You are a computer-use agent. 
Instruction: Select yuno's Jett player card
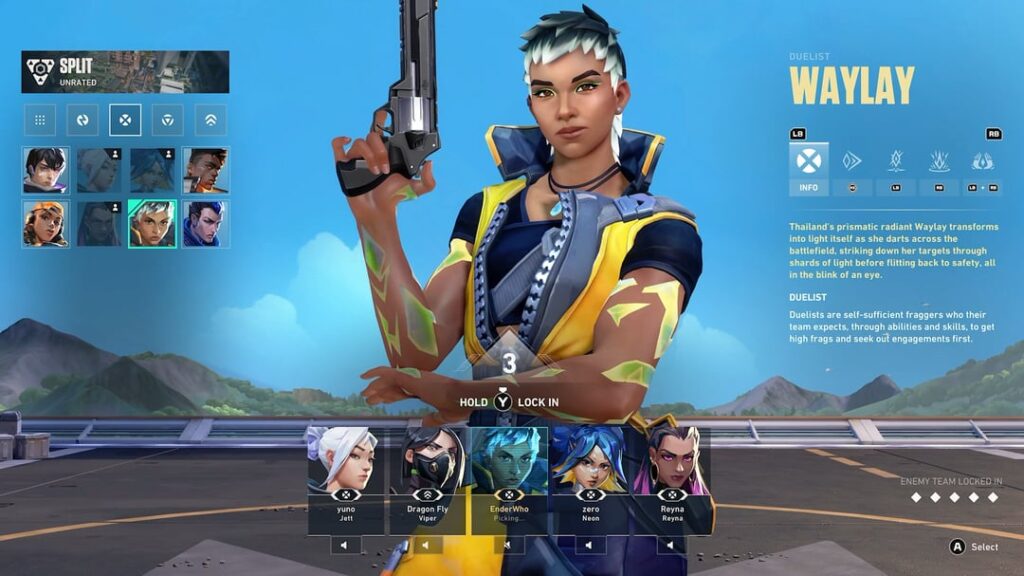pos(345,478)
